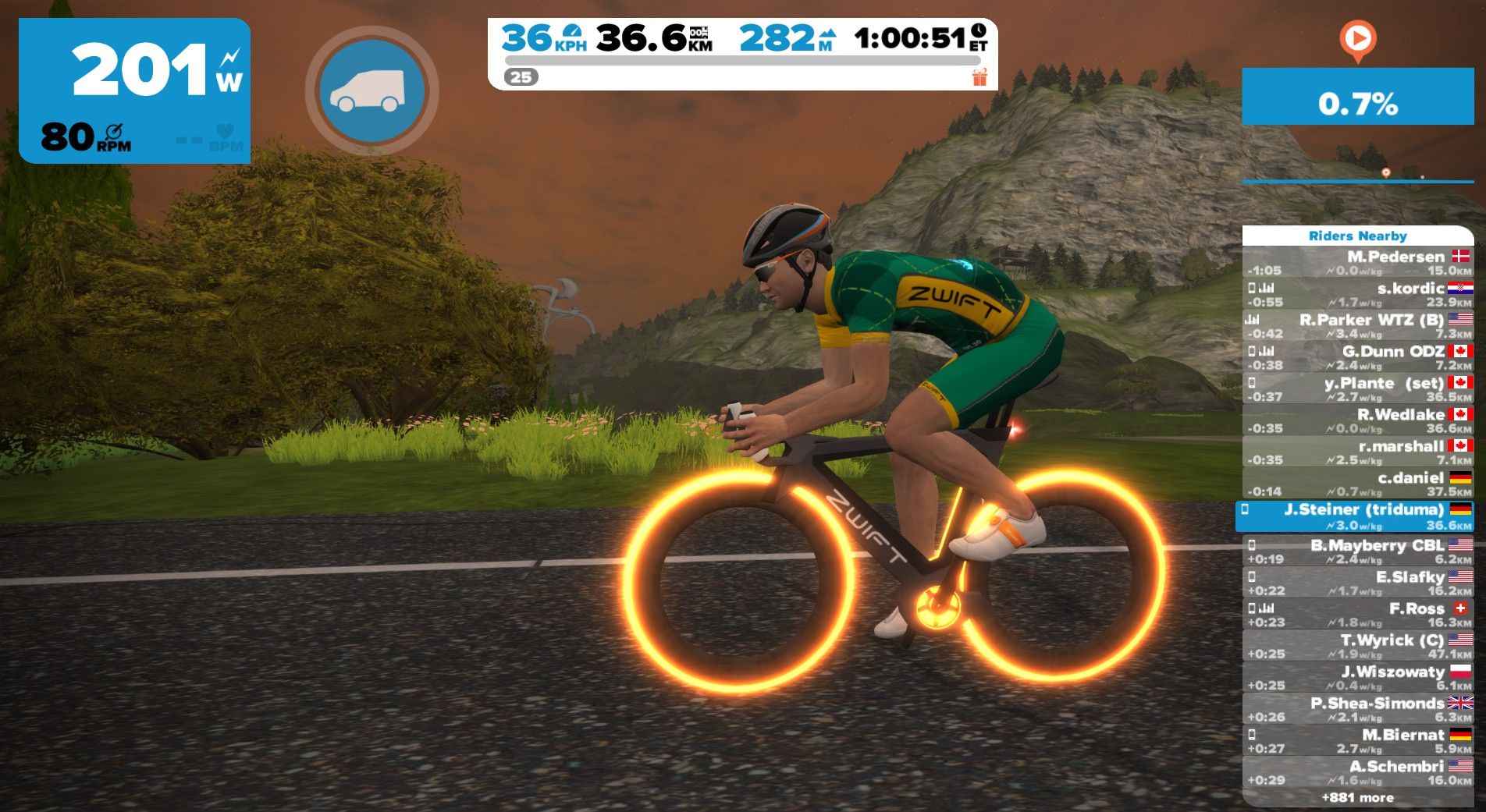The height and width of the screenshot is (812, 1486).
Task: Choose B.Mayberry CBL rider row
Action: [1357, 551]
